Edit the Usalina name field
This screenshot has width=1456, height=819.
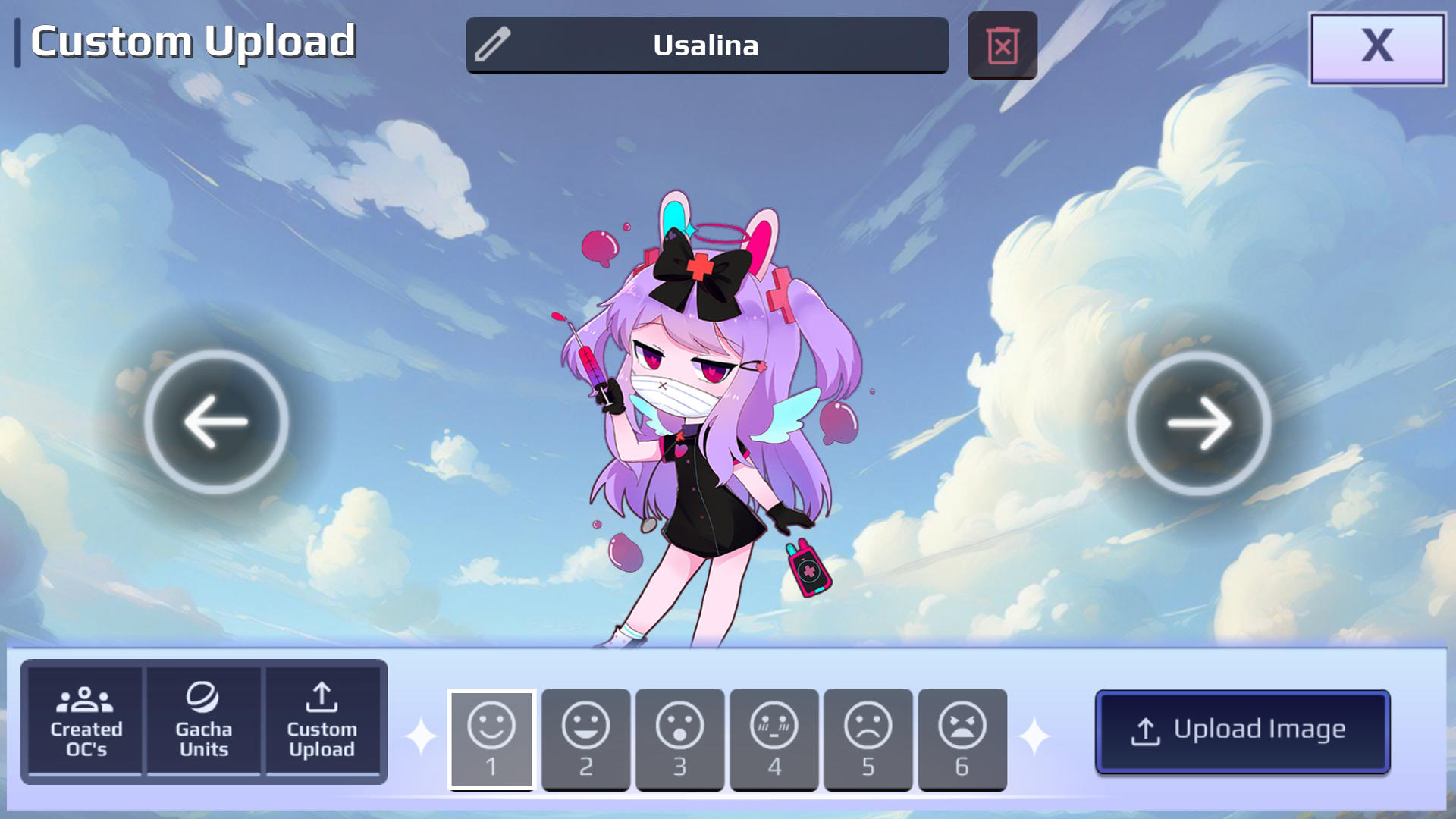(x=705, y=45)
